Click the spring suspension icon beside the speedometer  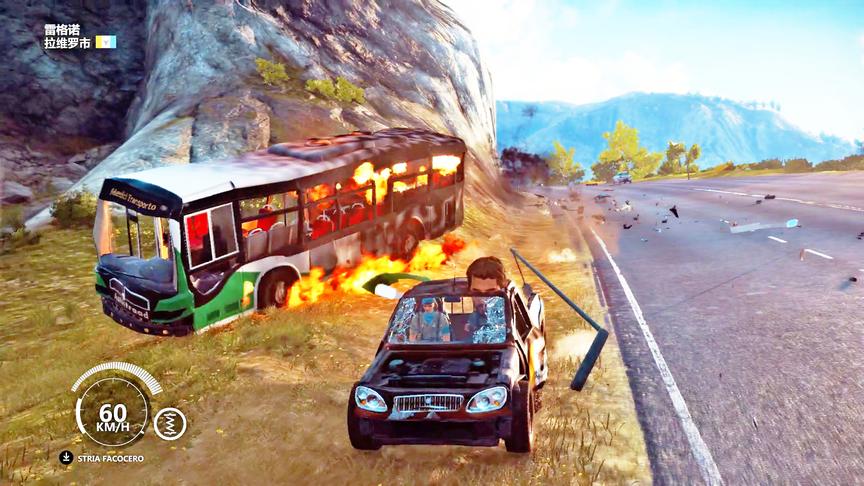pyautogui.click(x=170, y=423)
